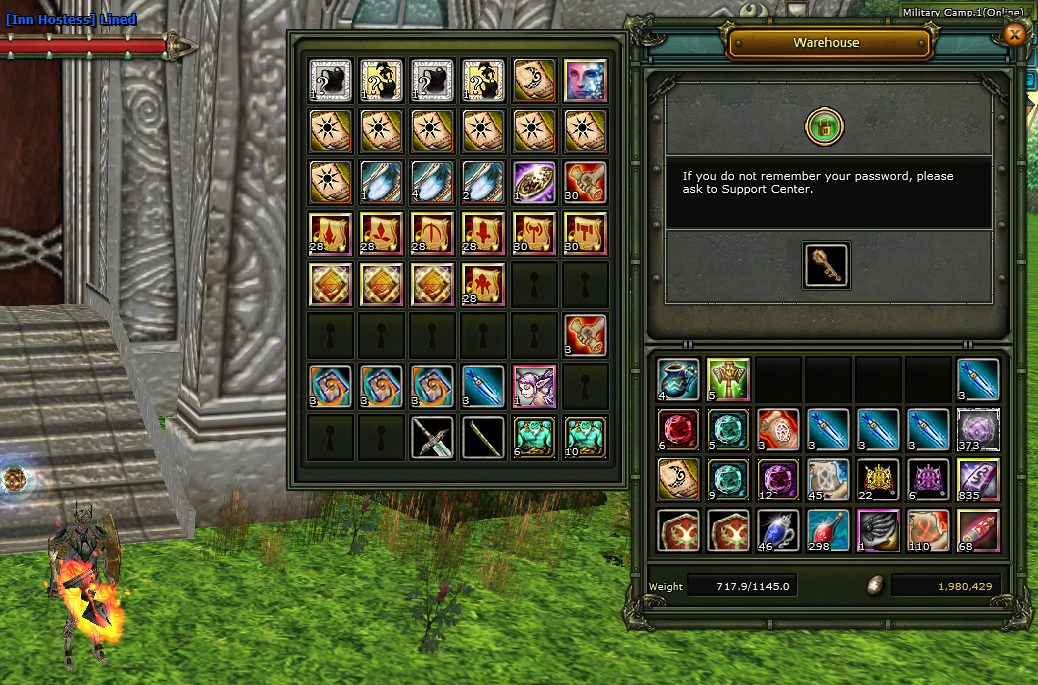Select the blue-faced woman portrait item
The height and width of the screenshot is (685, 1038).
coord(585,80)
